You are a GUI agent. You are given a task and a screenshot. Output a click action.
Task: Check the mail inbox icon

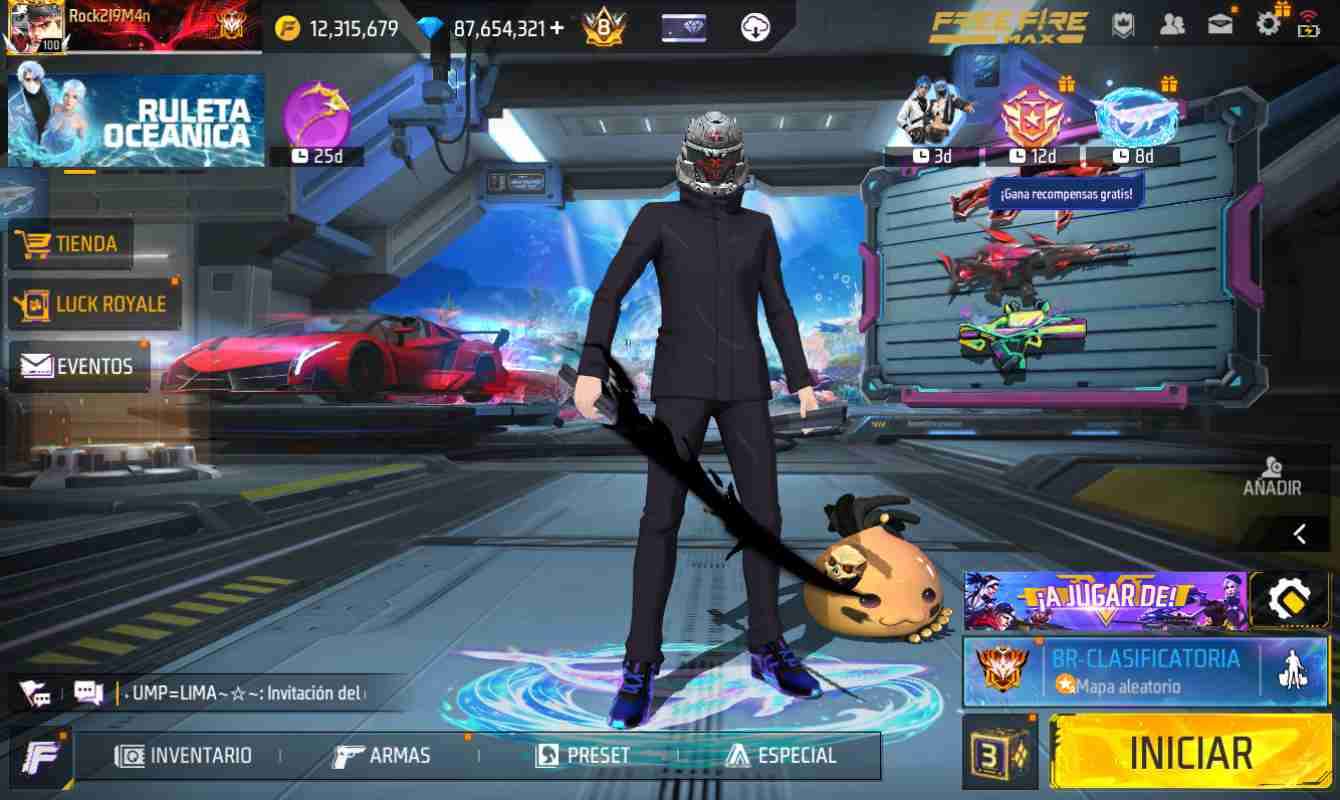click(x=1222, y=25)
